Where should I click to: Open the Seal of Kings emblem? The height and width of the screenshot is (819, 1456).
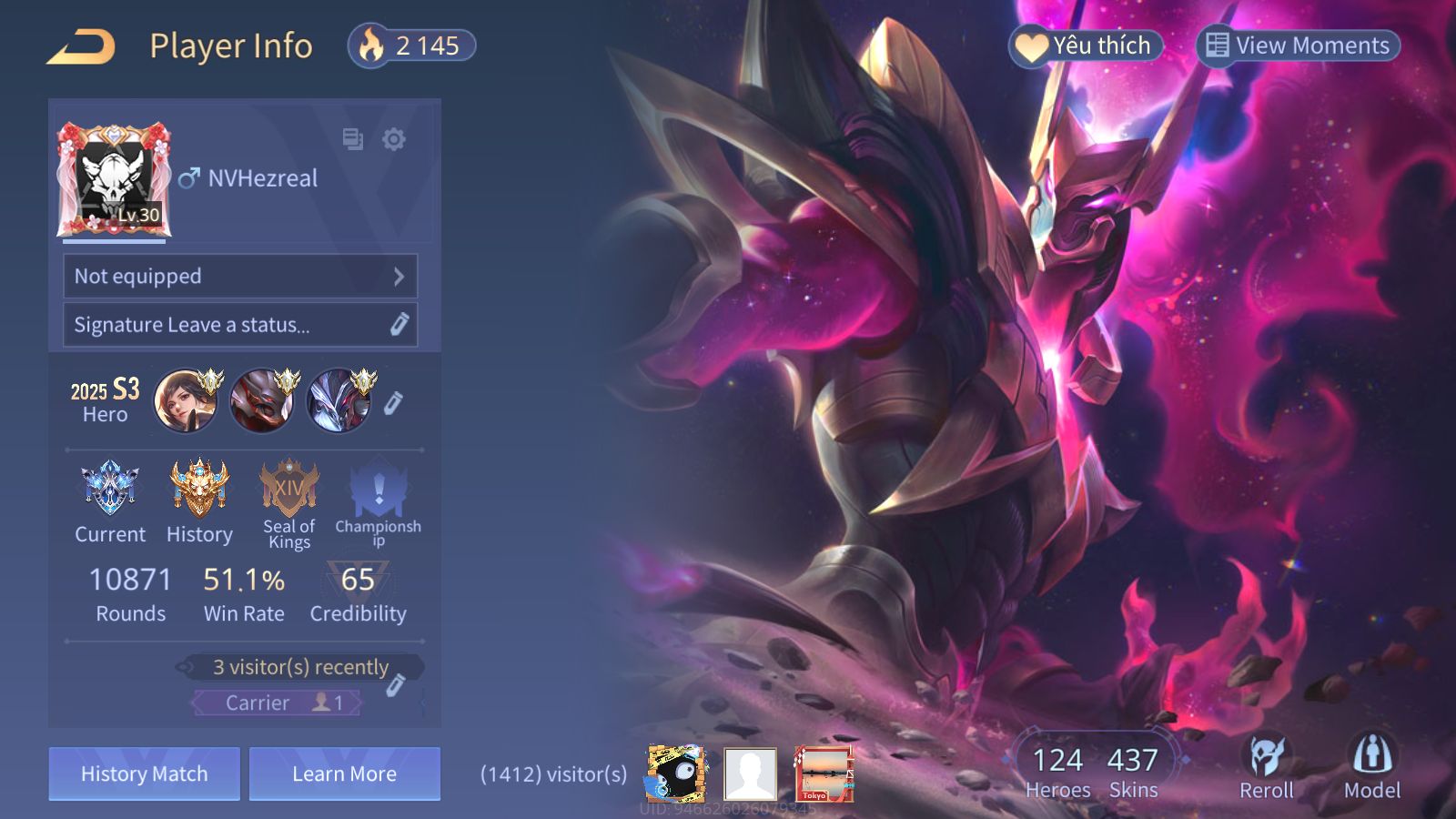[289, 490]
